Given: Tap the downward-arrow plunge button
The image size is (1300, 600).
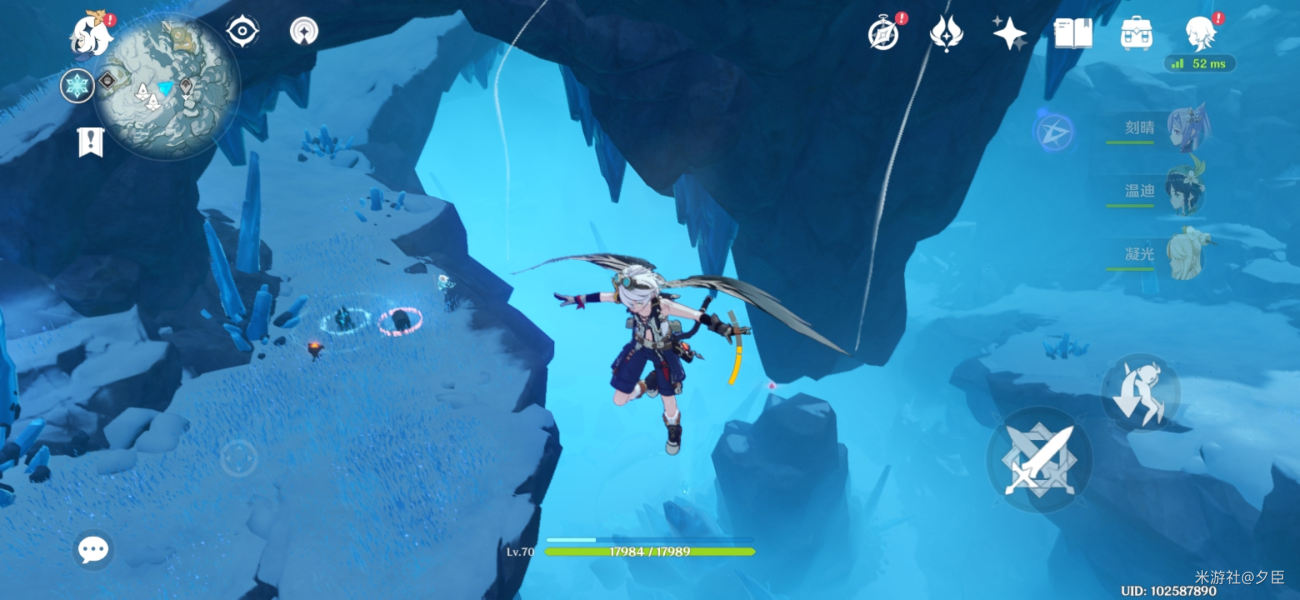Looking at the screenshot, I should [1140, 391].
